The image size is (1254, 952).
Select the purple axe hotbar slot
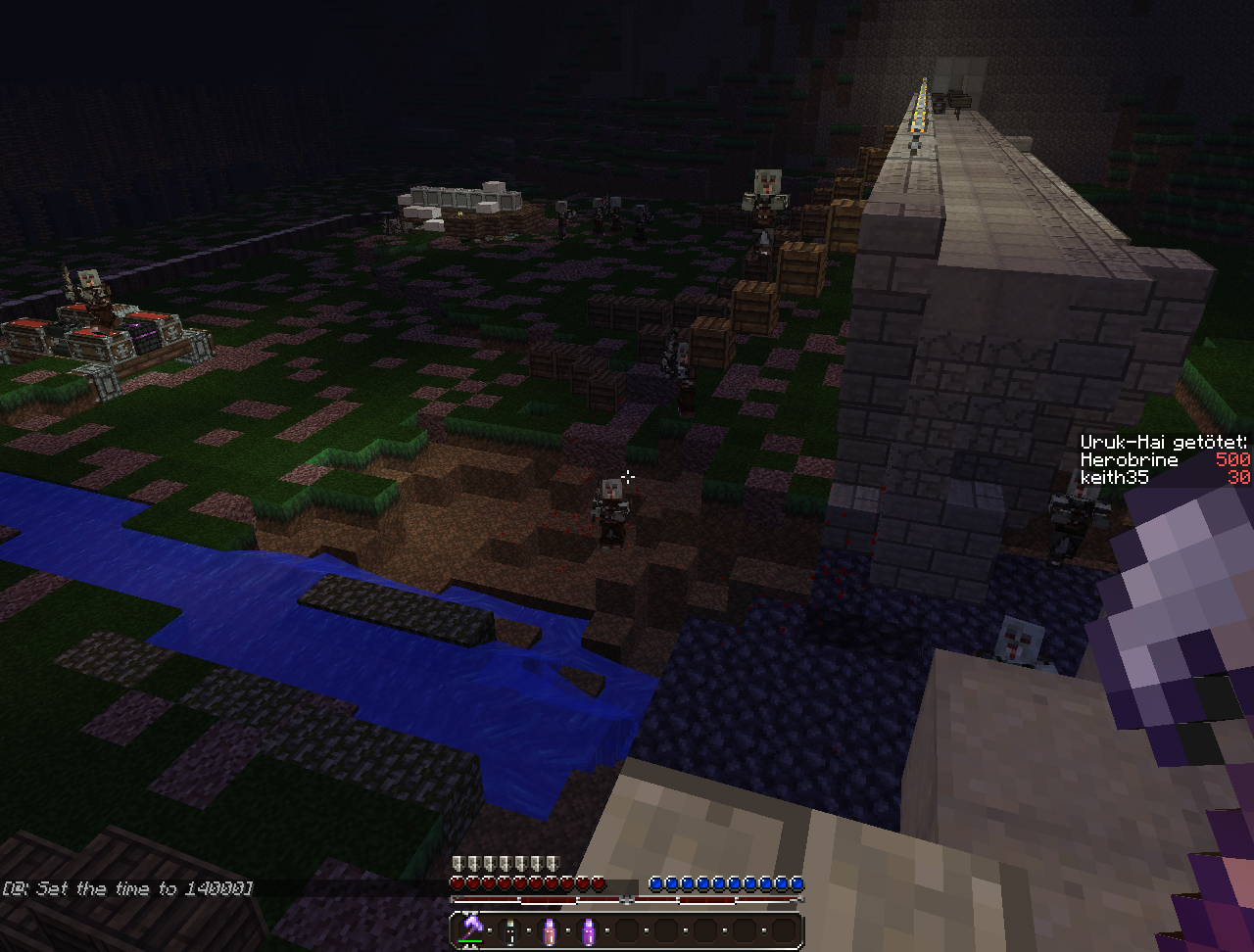(x=472, y=929)
